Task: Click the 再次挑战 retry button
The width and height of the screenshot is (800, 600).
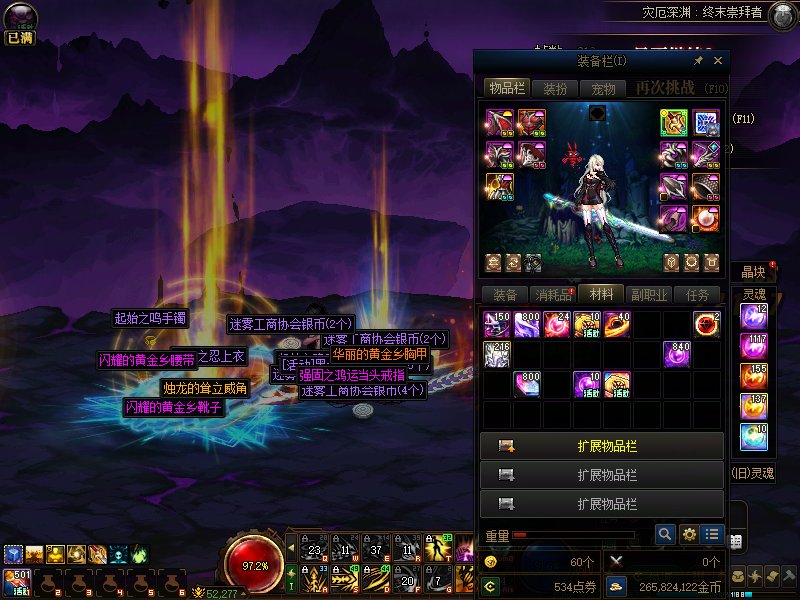Action: (669, 88)
